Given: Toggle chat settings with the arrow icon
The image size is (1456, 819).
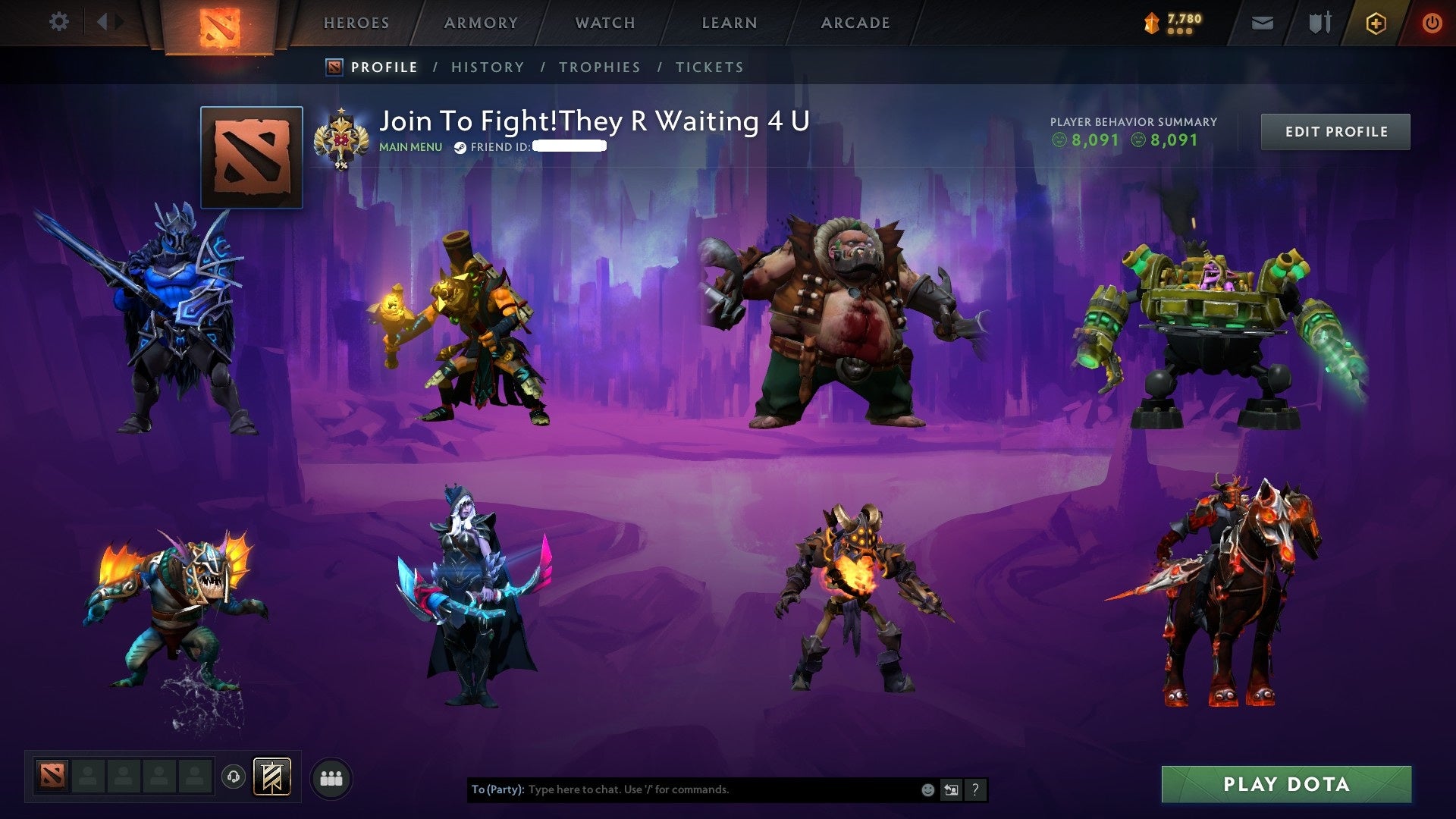Looking at the screenshot, I should (951, 789).
